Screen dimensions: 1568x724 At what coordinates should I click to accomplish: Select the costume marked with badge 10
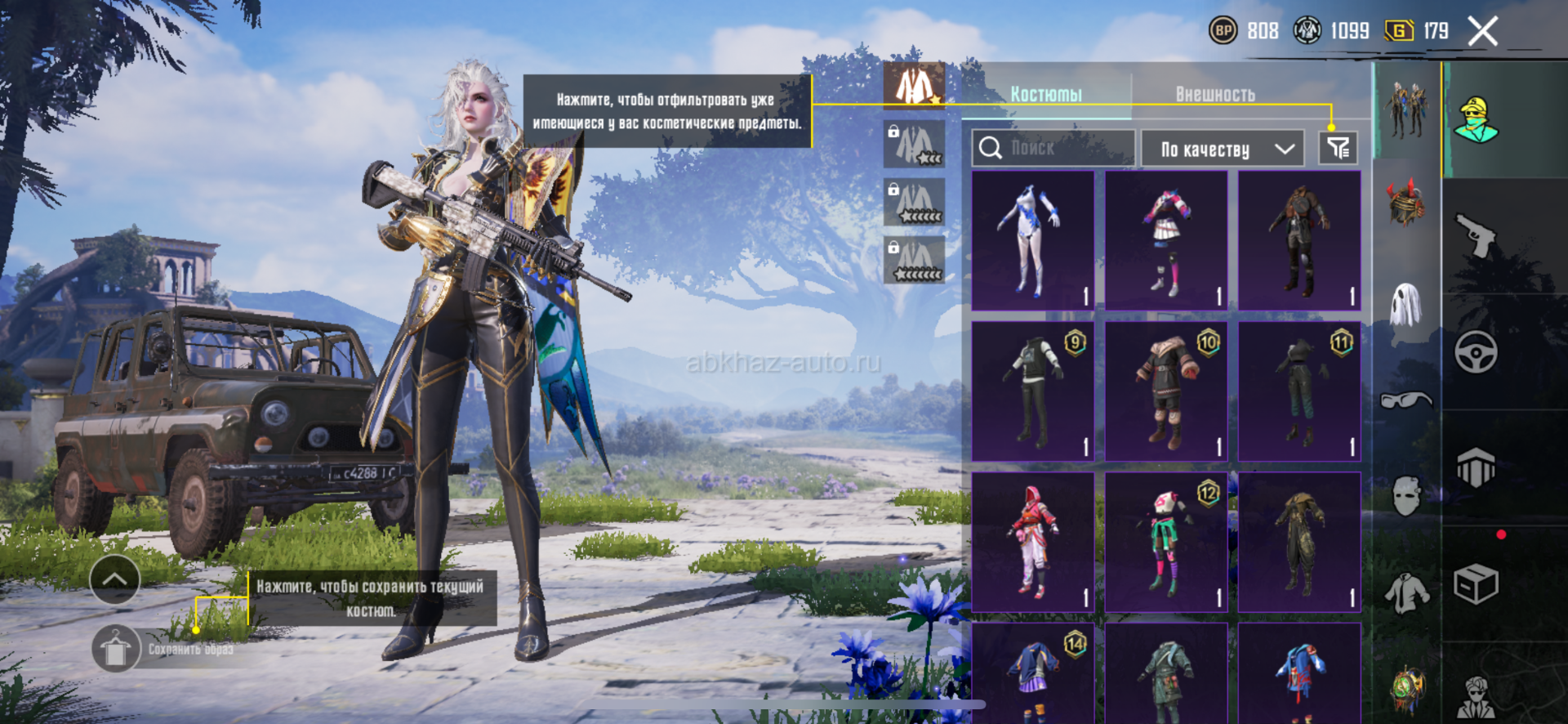coord(1166,391)
